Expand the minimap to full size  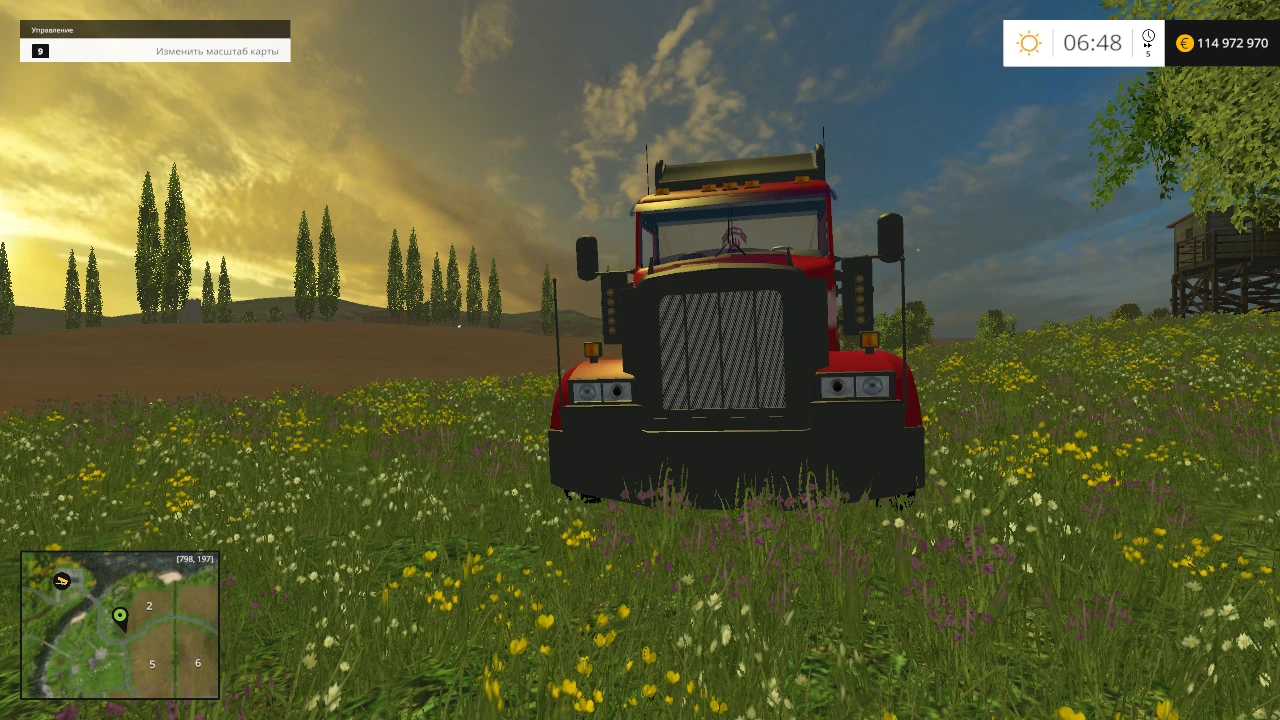coord(118,627)
